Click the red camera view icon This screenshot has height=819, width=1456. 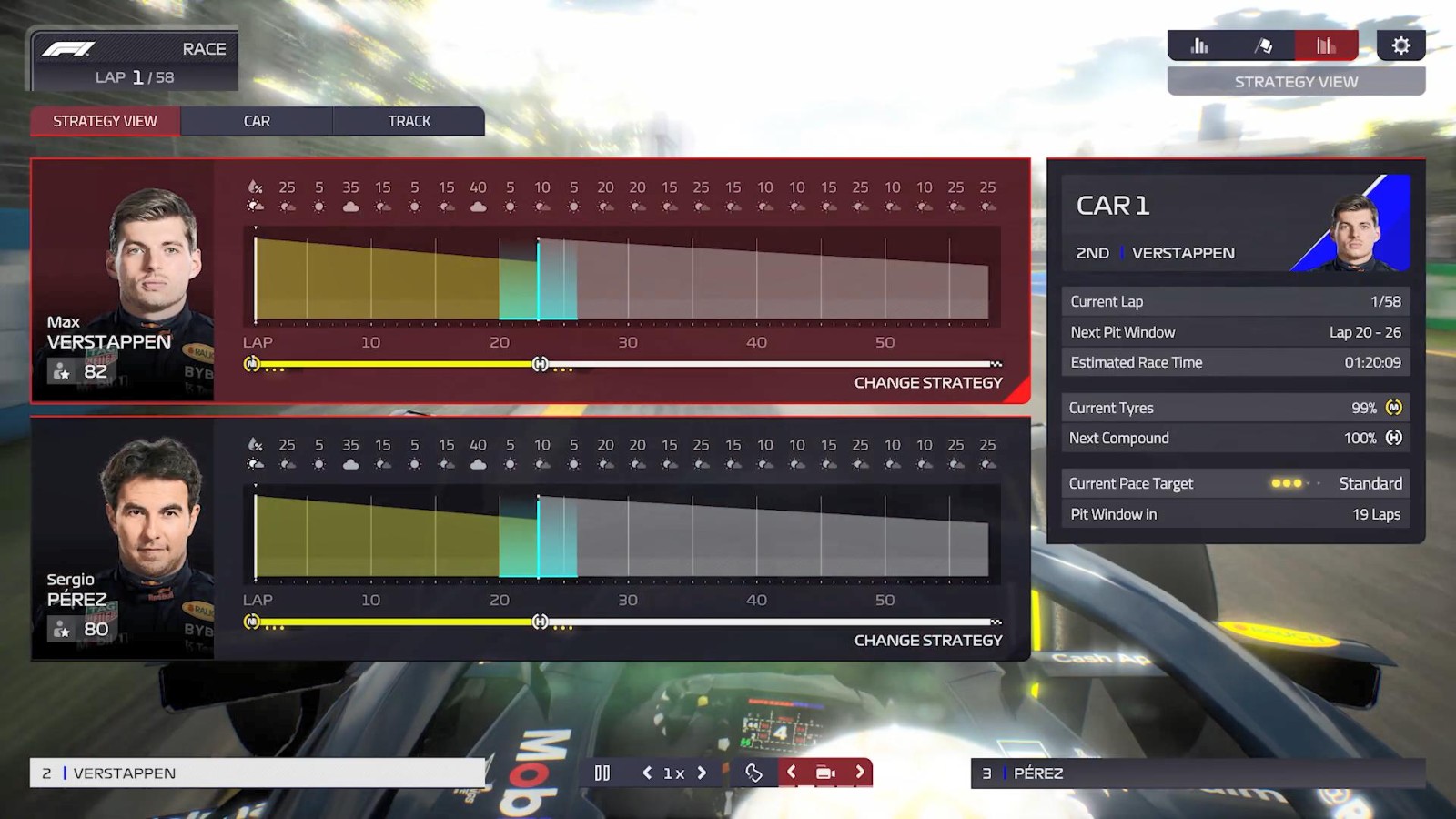(825, 772)
